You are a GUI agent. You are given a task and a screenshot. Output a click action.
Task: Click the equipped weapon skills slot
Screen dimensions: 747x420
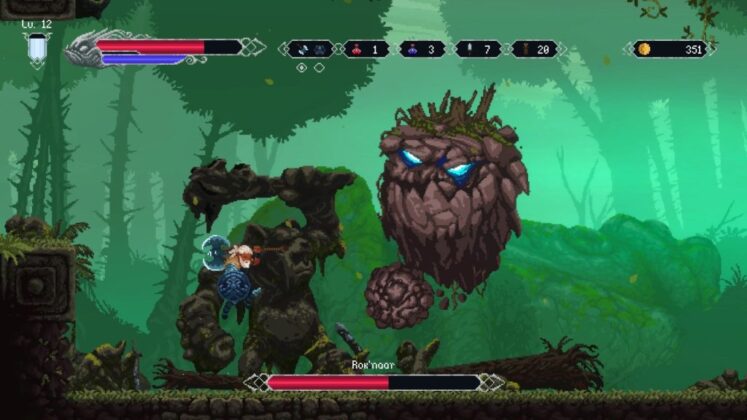(310, 48)
